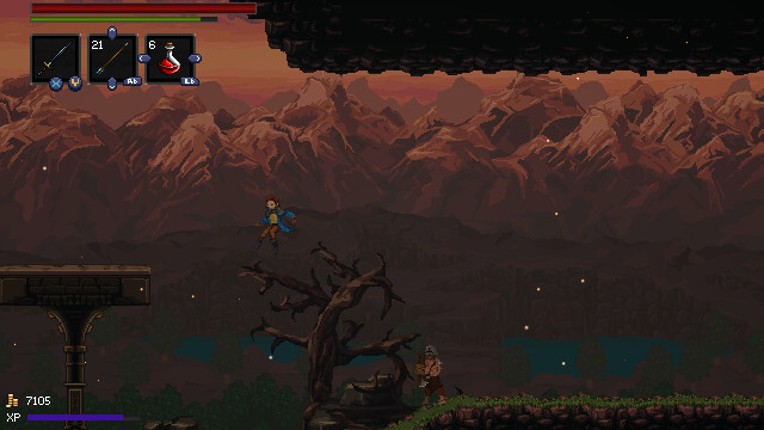Image resolution: width=764 pixels, height=430 pixels.
Task: Select the sword weapon slot
Action: click(55, 58)
